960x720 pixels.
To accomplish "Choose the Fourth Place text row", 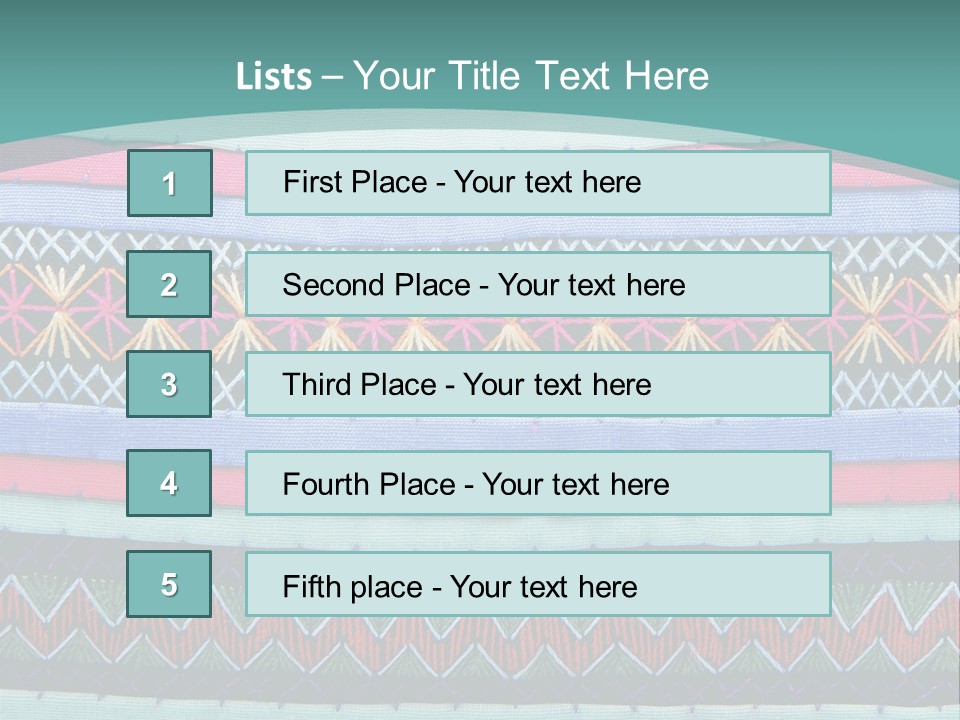I will click(x=538, y=483).
